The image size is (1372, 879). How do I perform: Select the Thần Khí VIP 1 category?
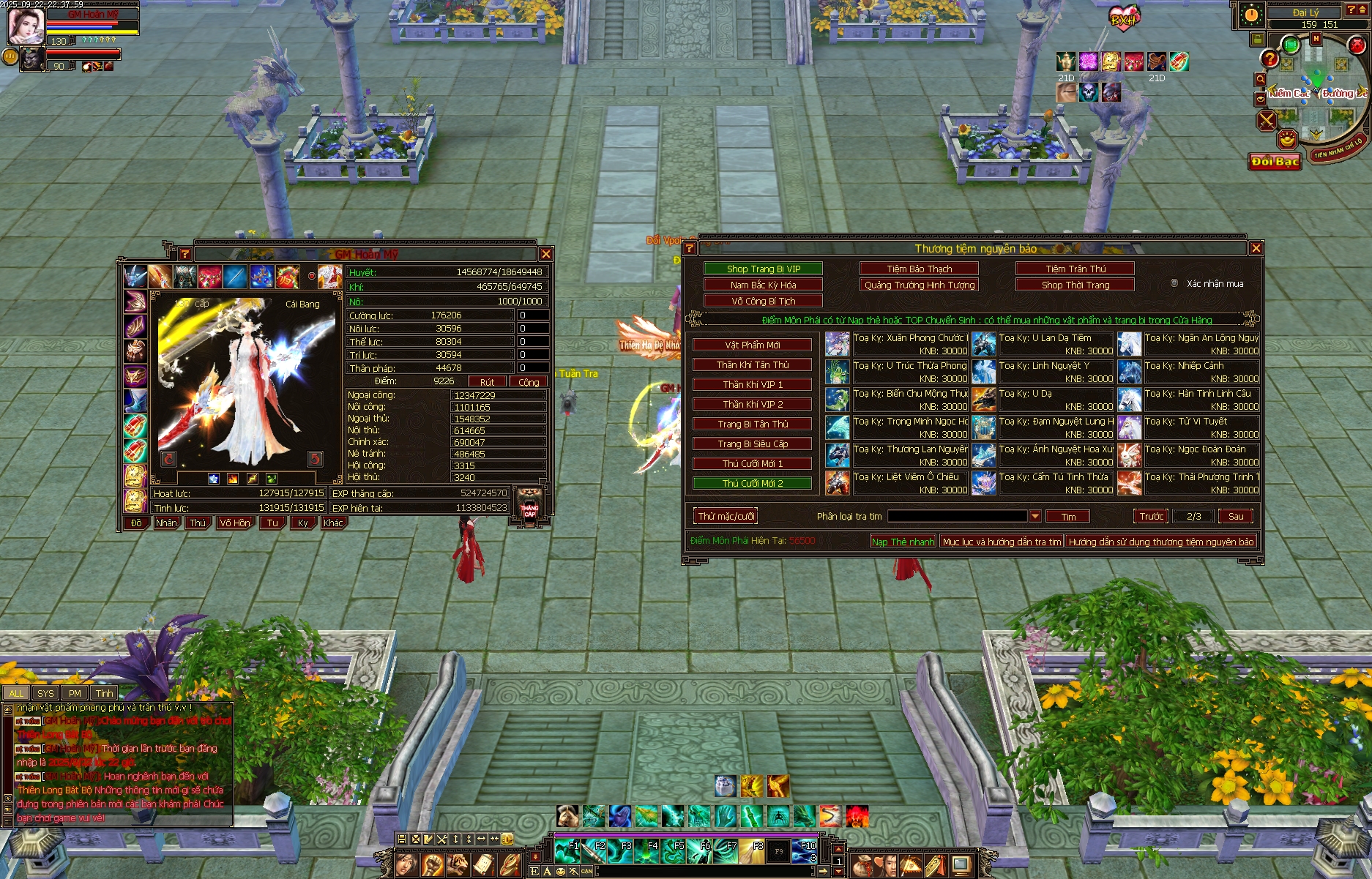click(752, 384)
